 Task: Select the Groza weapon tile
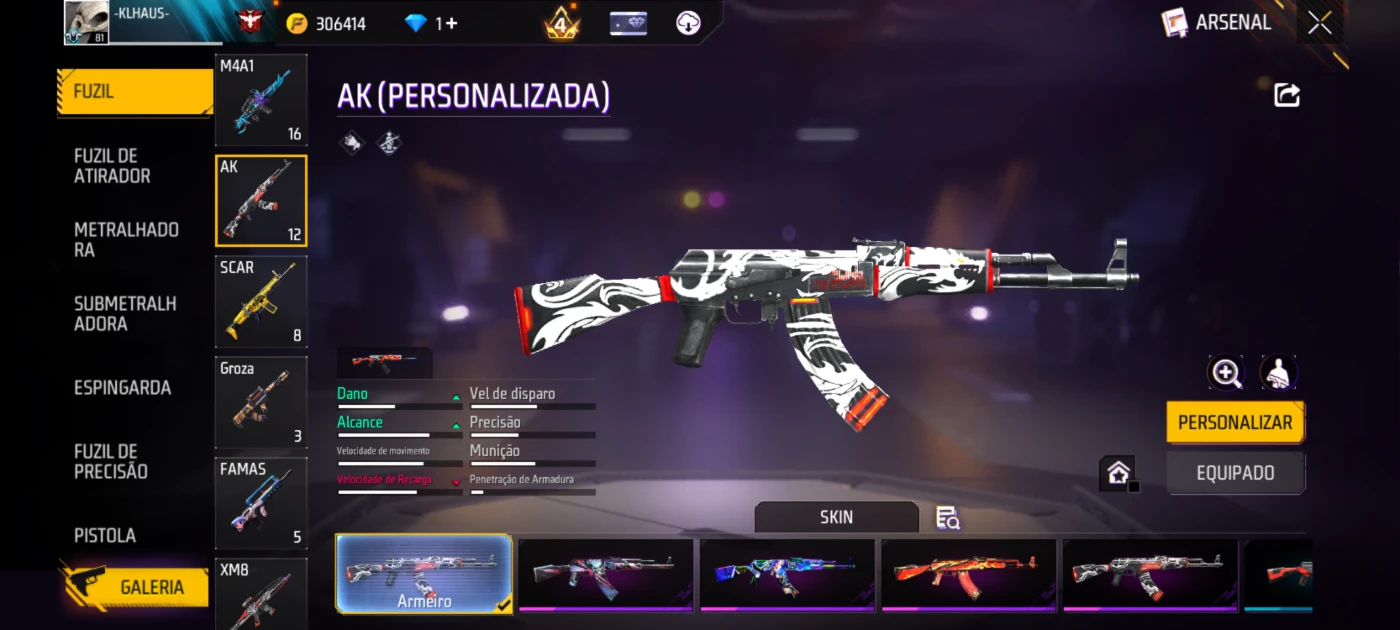(261, 403)
